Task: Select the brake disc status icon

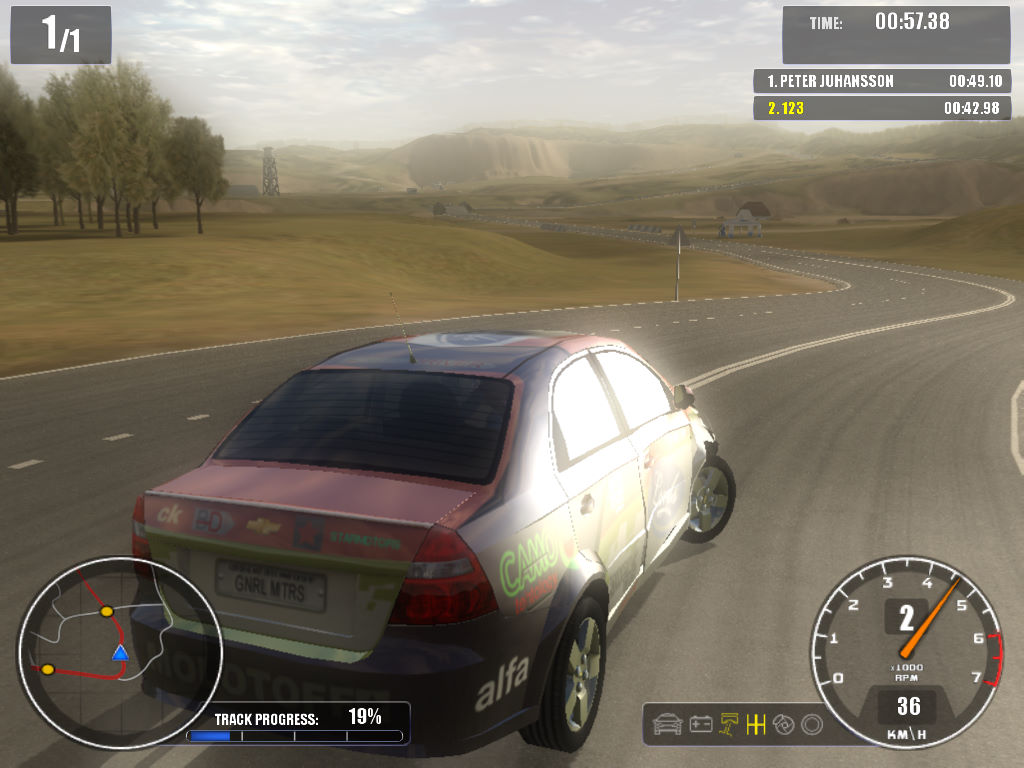Action: 784,723
